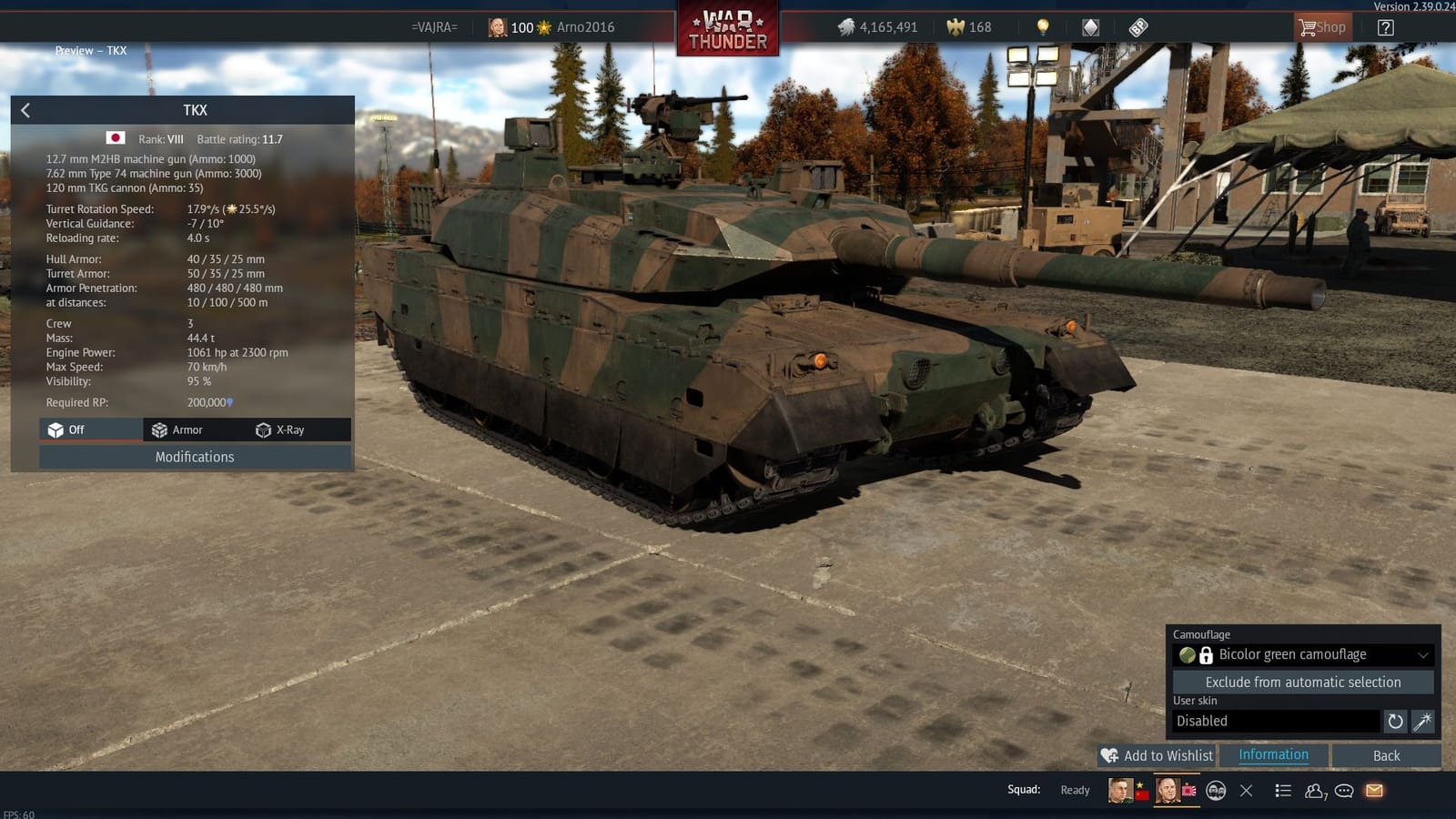This screenshot has height=819, width=1456.
Task: Open the Modifications screen
Action: coord(194,457)
